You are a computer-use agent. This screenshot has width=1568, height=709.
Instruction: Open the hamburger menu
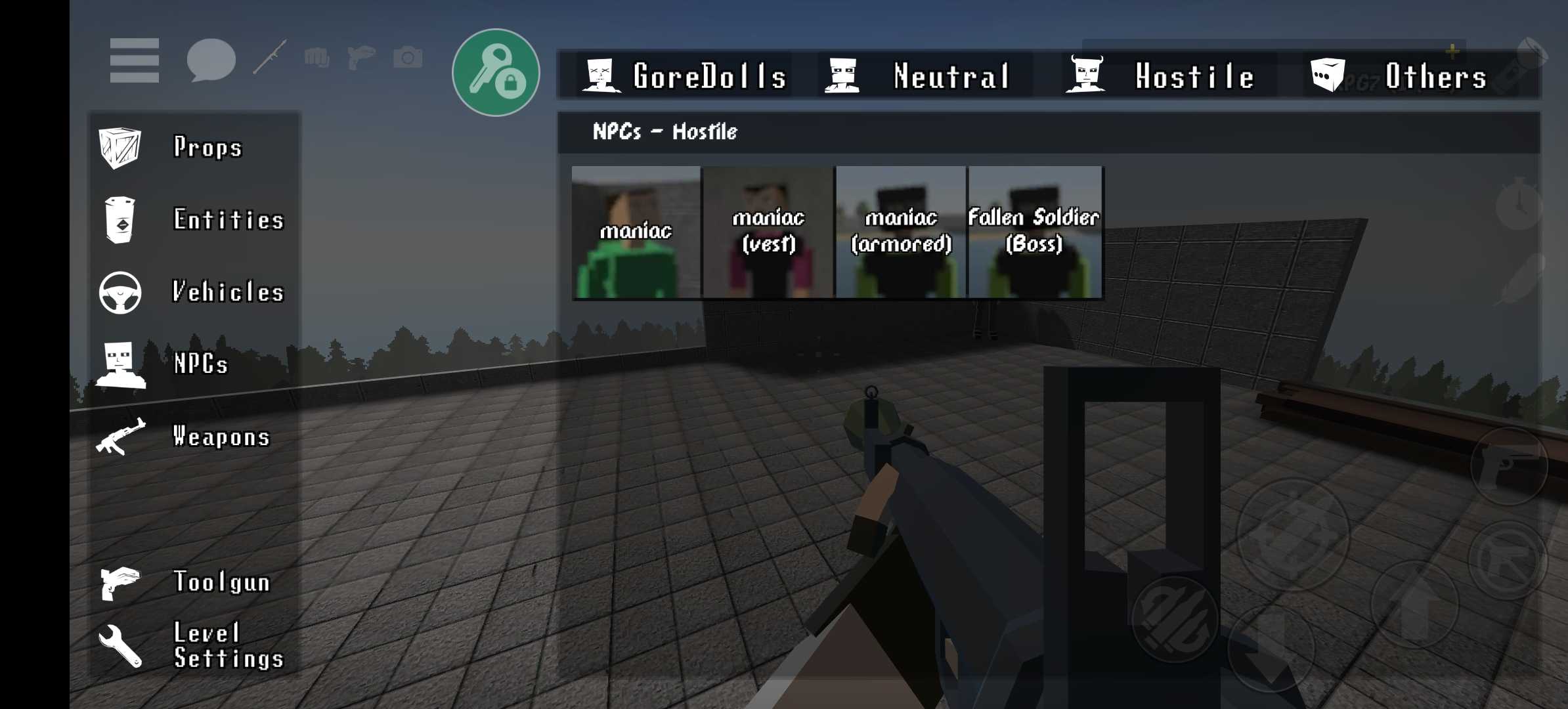135,60
